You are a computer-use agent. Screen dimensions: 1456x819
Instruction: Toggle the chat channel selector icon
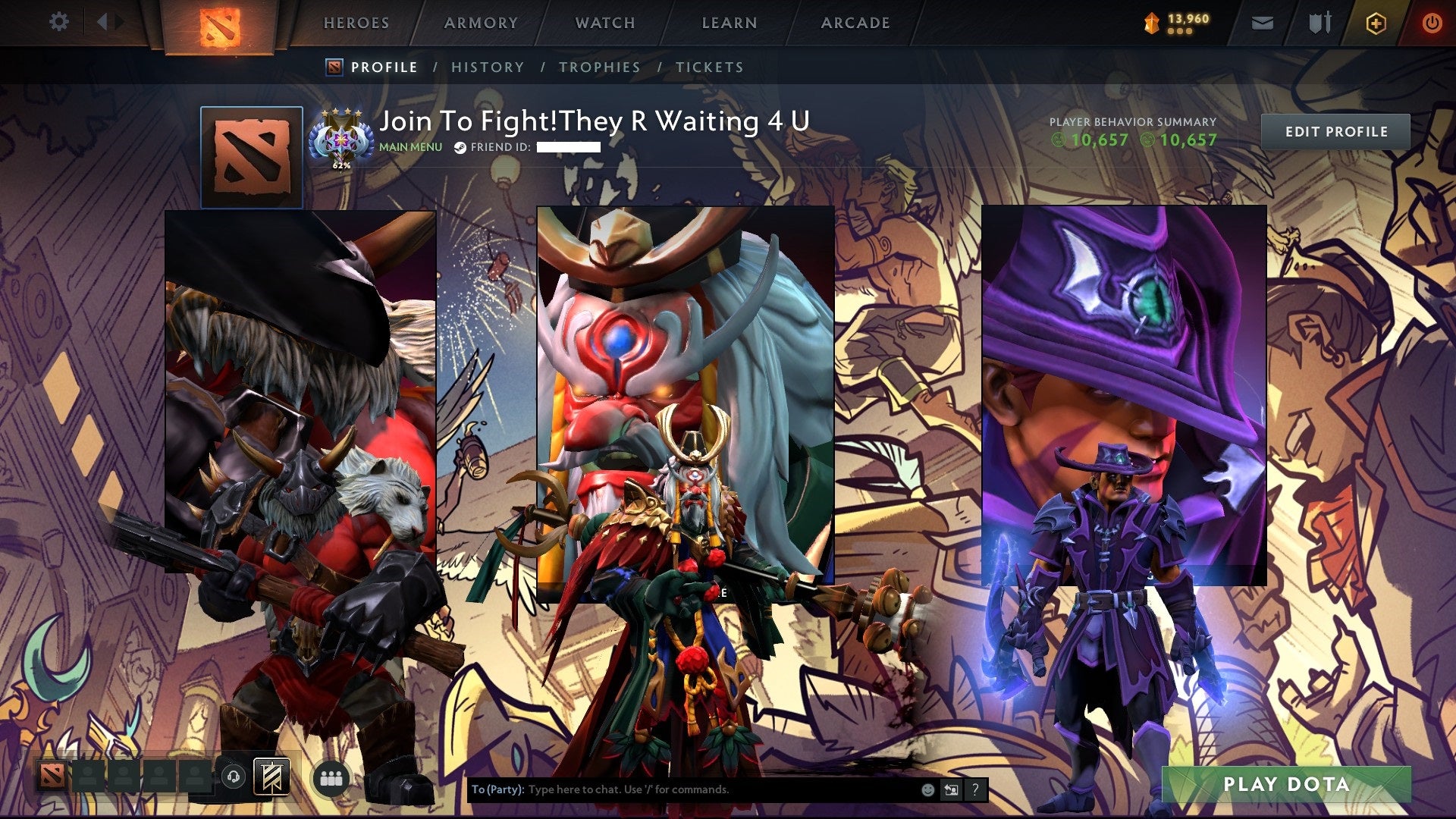[x=951, y=789]
